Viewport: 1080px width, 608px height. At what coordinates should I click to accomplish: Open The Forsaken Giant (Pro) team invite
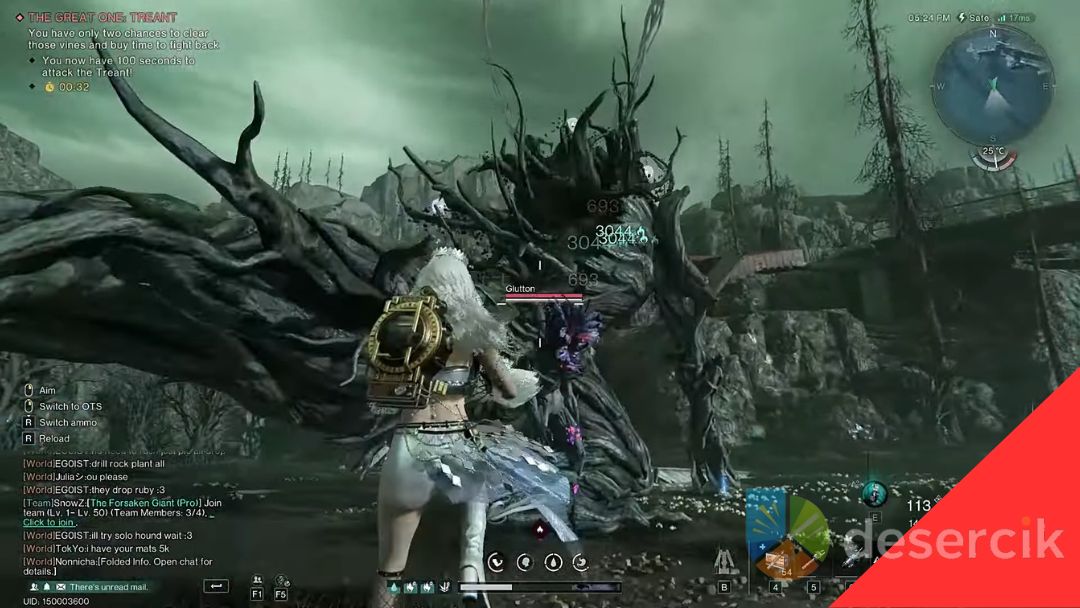(x=142, y=502)
